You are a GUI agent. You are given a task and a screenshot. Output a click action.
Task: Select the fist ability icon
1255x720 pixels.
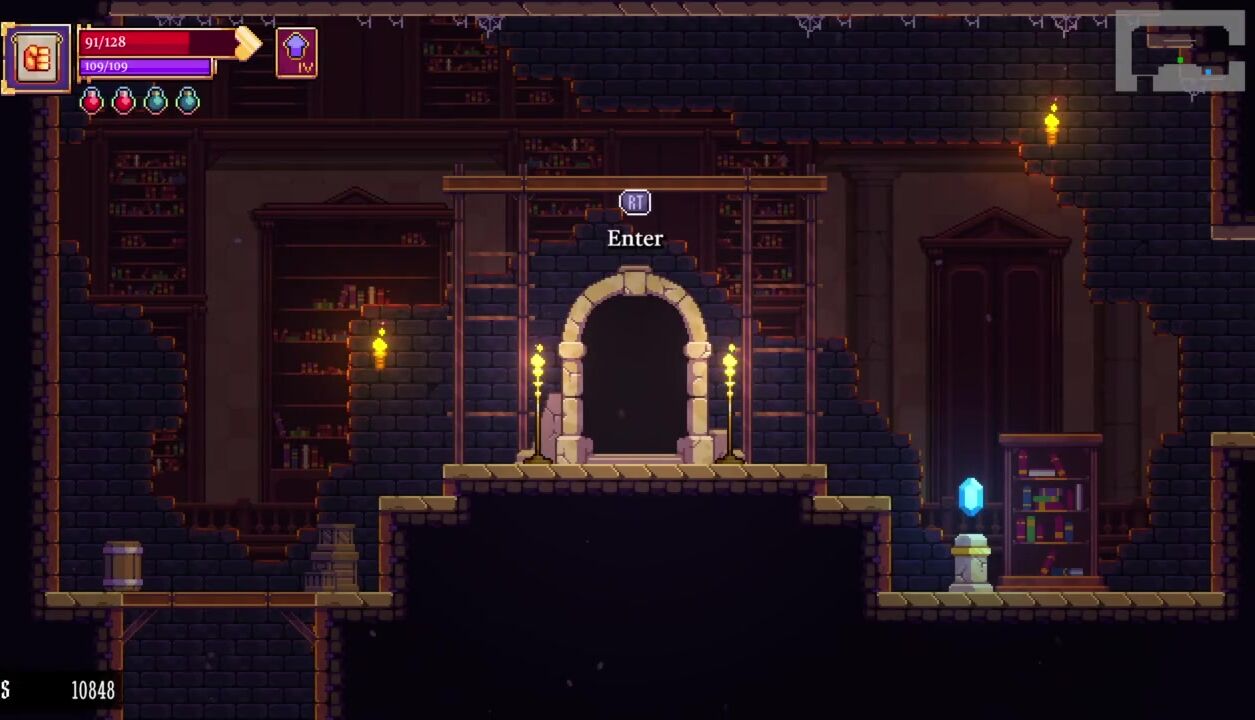[37, 58]
